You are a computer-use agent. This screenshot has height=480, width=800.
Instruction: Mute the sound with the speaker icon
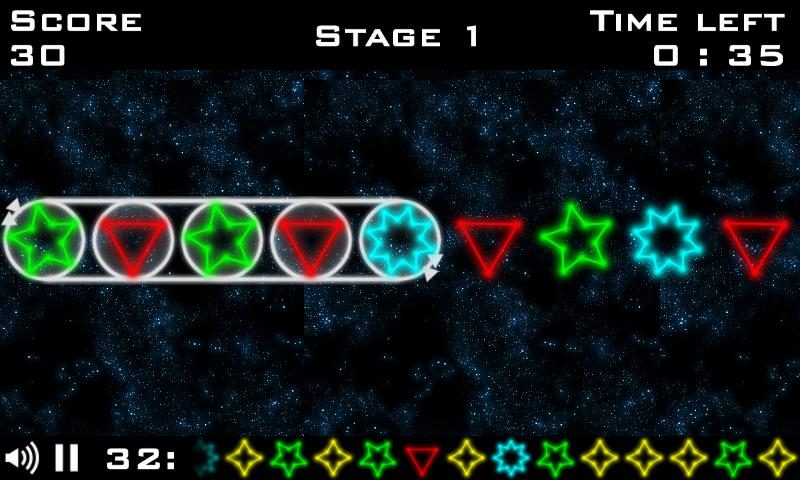[21, 459]
